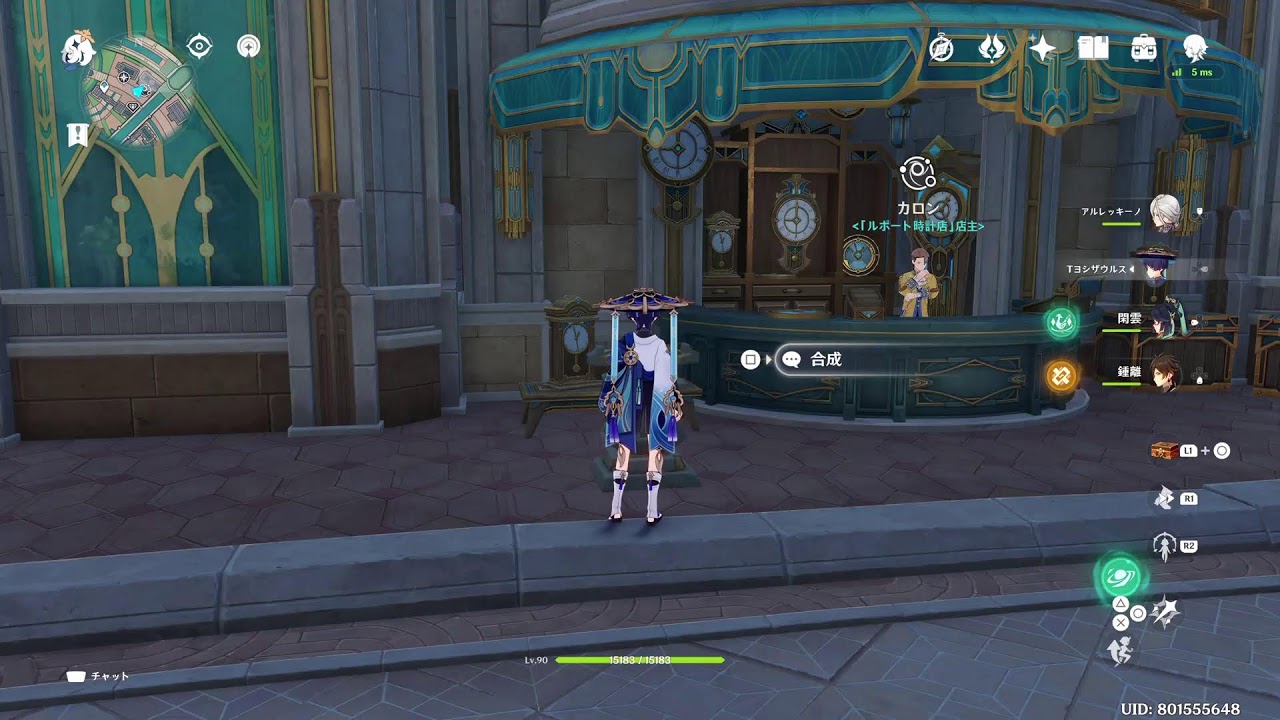The height and width of the screenshot is (720, 1280).
Task: Click the green HP bar showing 15183
Action: (x=640, y=658)
